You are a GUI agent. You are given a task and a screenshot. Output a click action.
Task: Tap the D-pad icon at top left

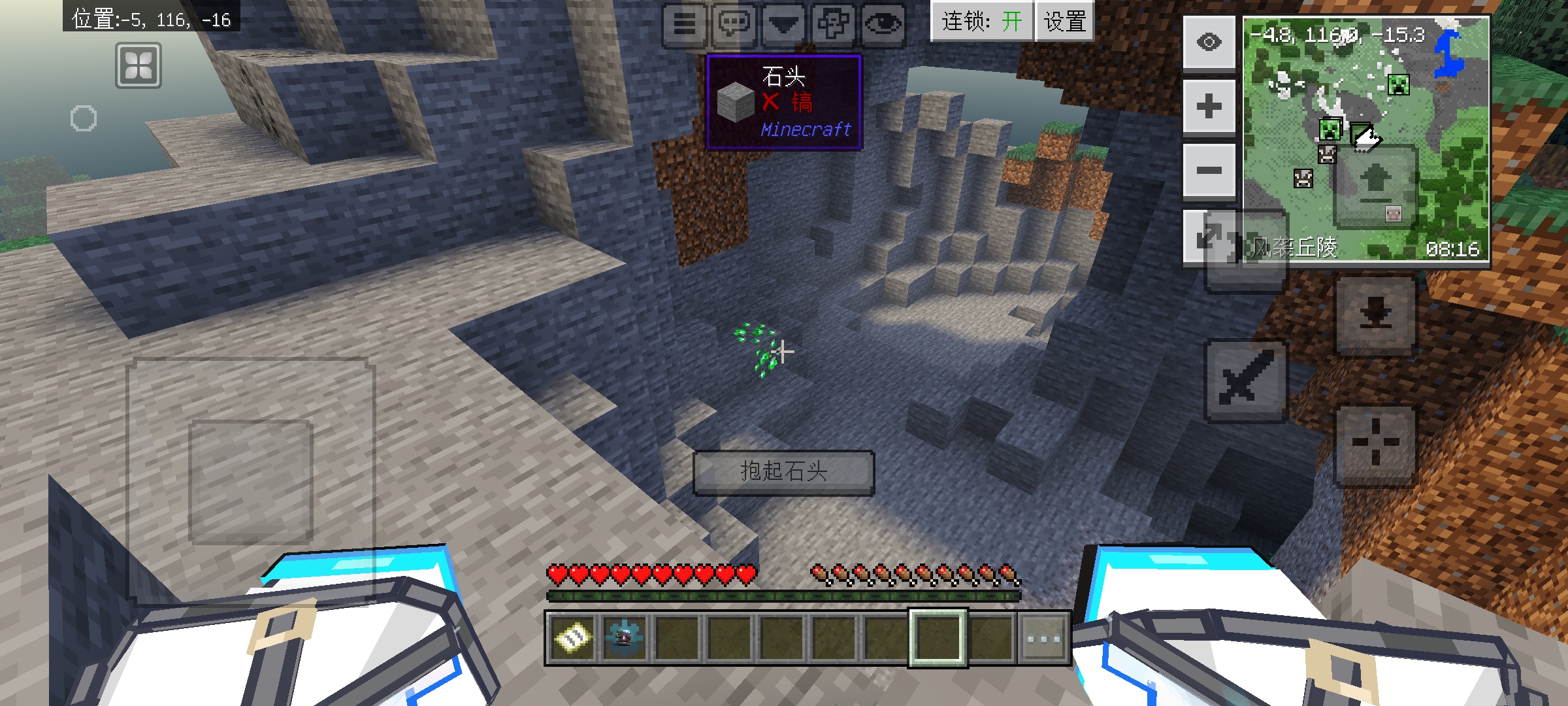click(139, 65)
